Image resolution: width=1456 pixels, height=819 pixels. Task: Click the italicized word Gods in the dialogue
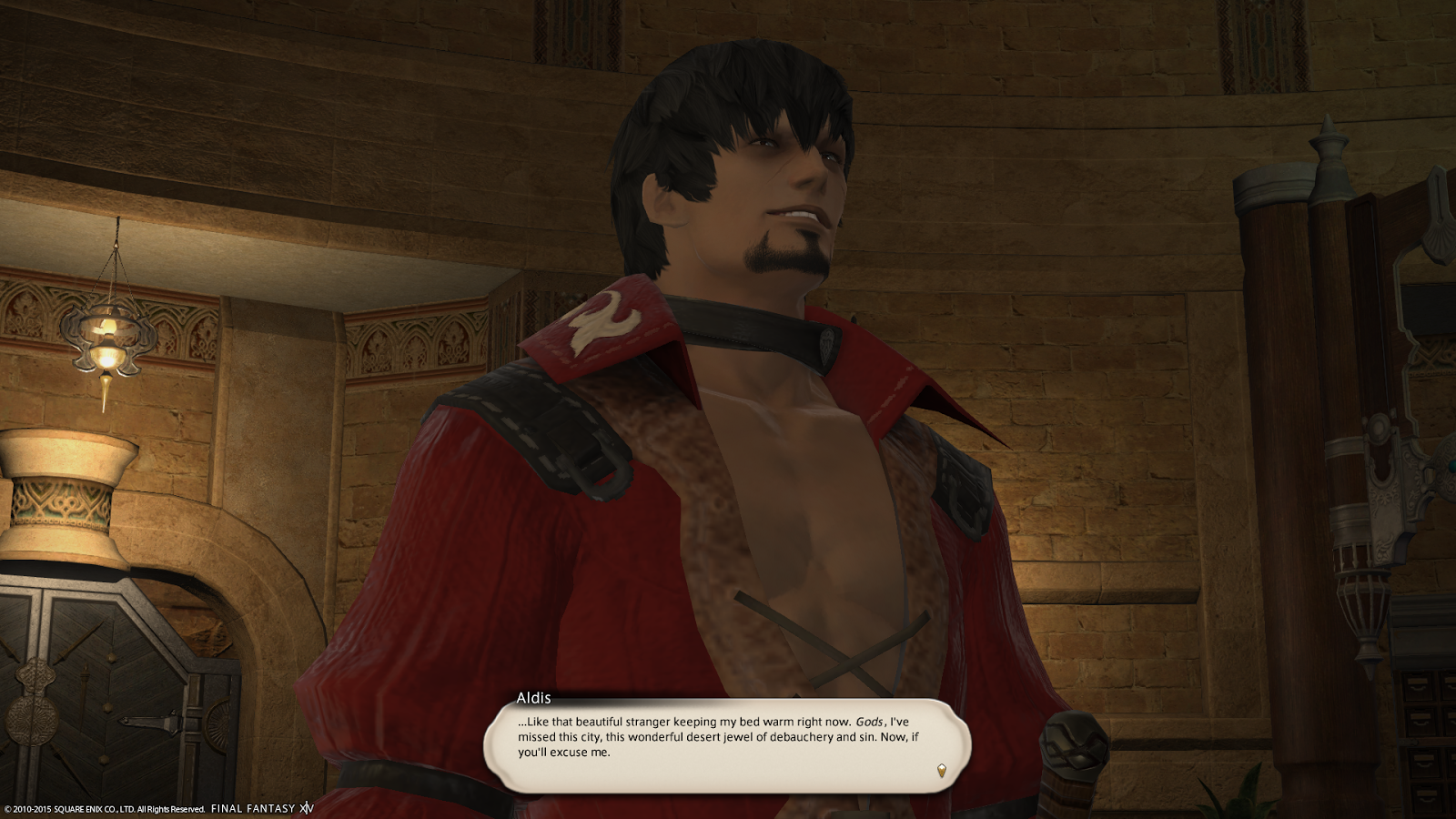[868, 722]
